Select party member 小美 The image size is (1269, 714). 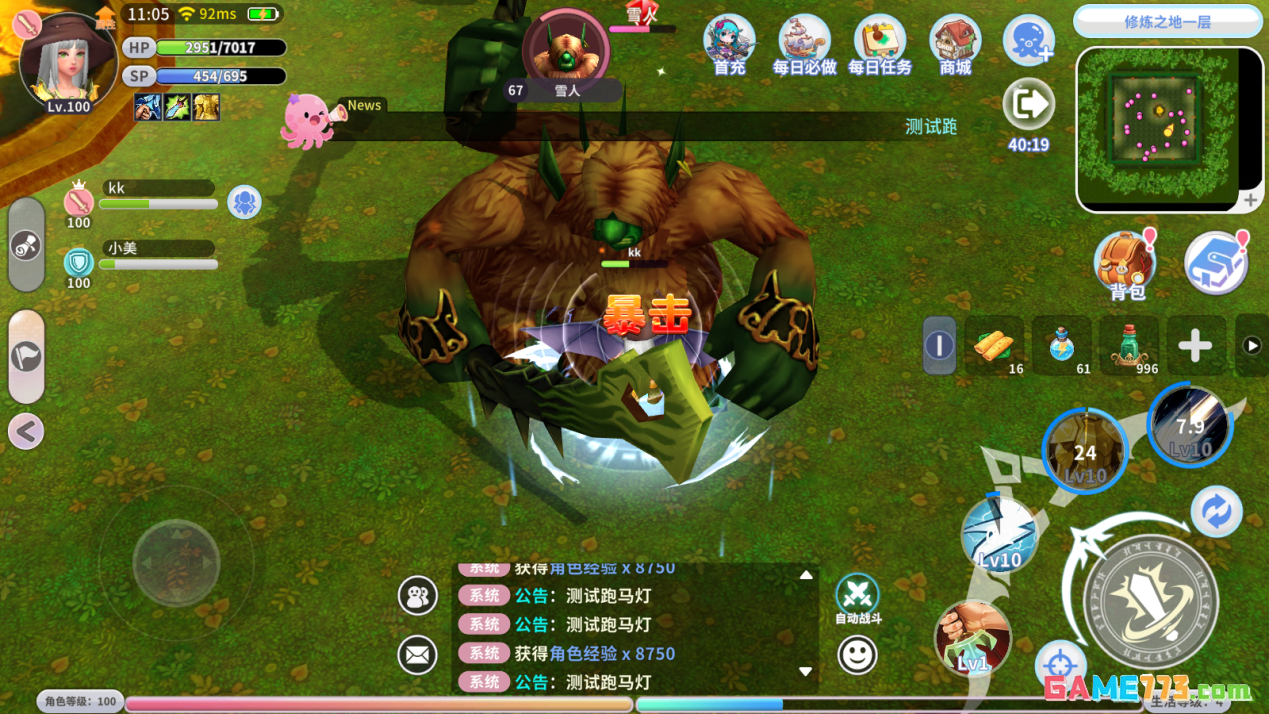155,256
